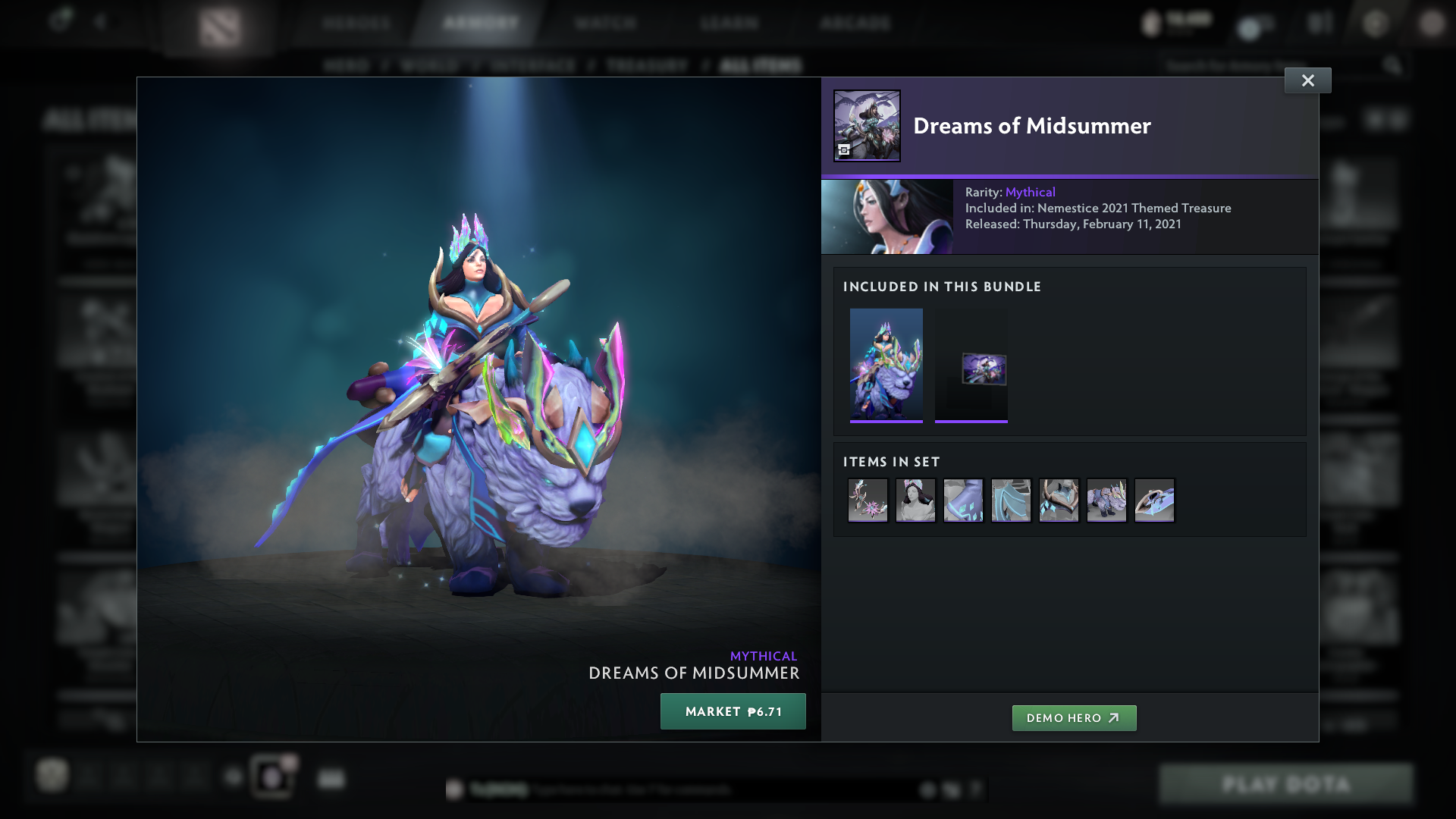Select the shoulder armor item in set
Image resolution: width=1456 pixels, height=819 pixels.
[x=1059, y=500]
